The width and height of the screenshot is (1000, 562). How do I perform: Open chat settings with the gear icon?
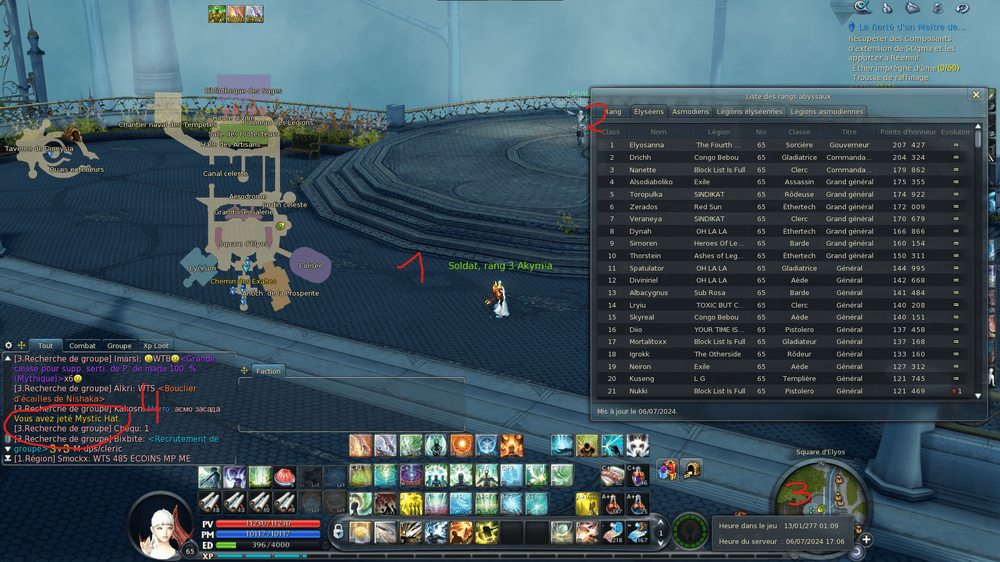[8, 346]
